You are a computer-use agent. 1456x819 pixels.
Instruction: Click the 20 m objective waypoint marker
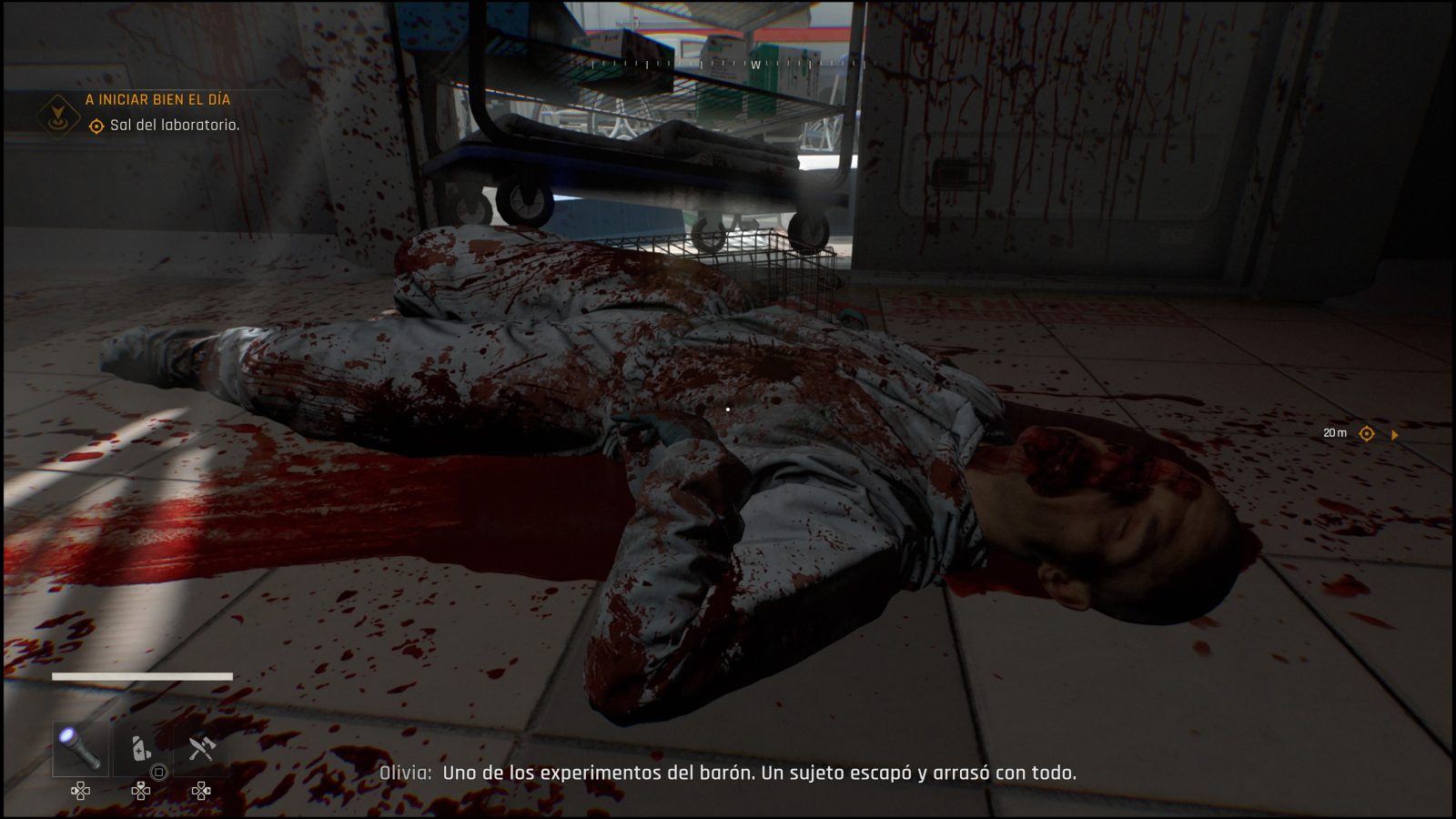click(x=1366, y=434)
